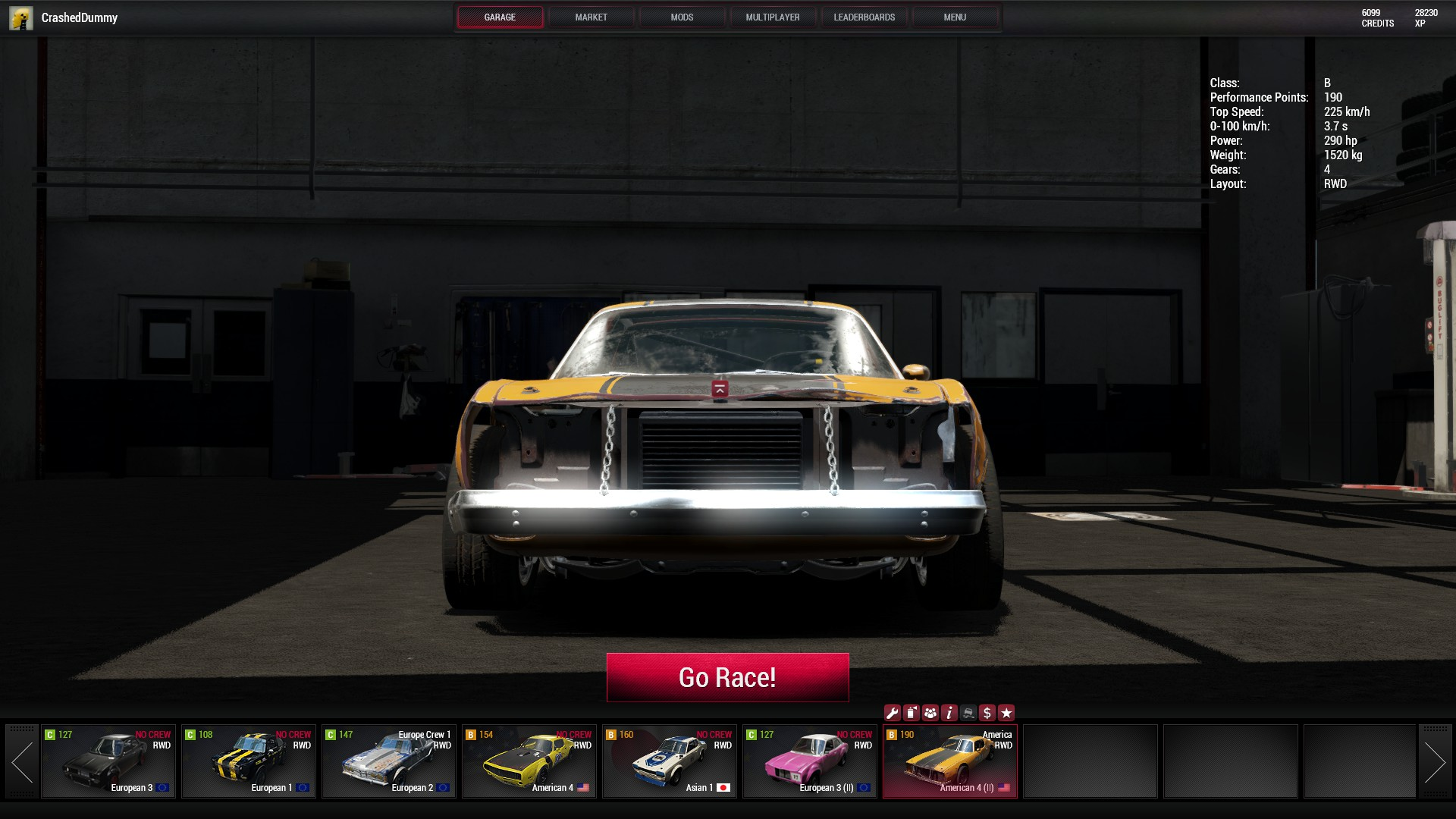Select the American 4 (II) car
This screenshot has width=1456, height=819.
click(950, 761)
